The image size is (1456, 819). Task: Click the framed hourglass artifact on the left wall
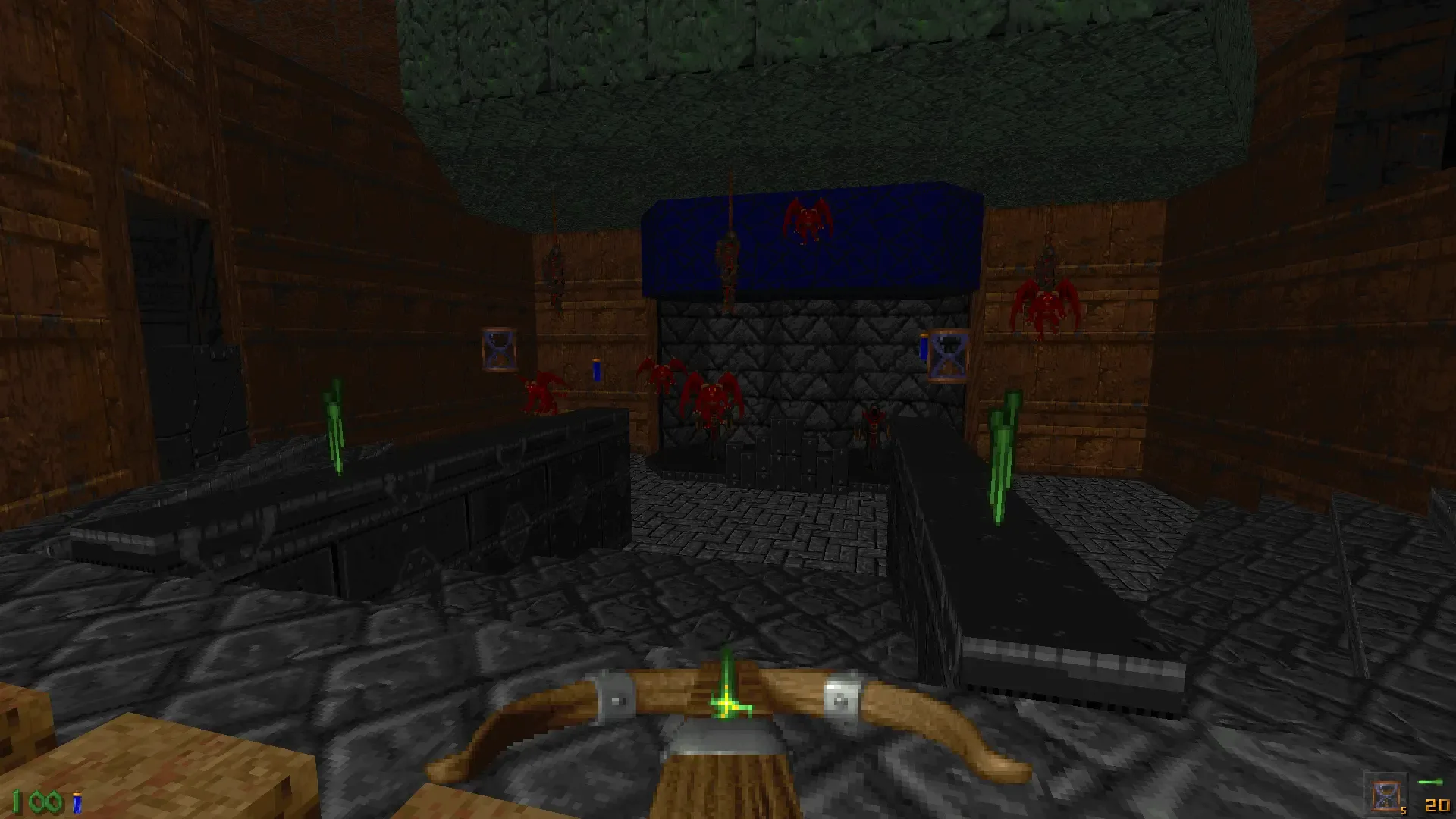point(497,348)
